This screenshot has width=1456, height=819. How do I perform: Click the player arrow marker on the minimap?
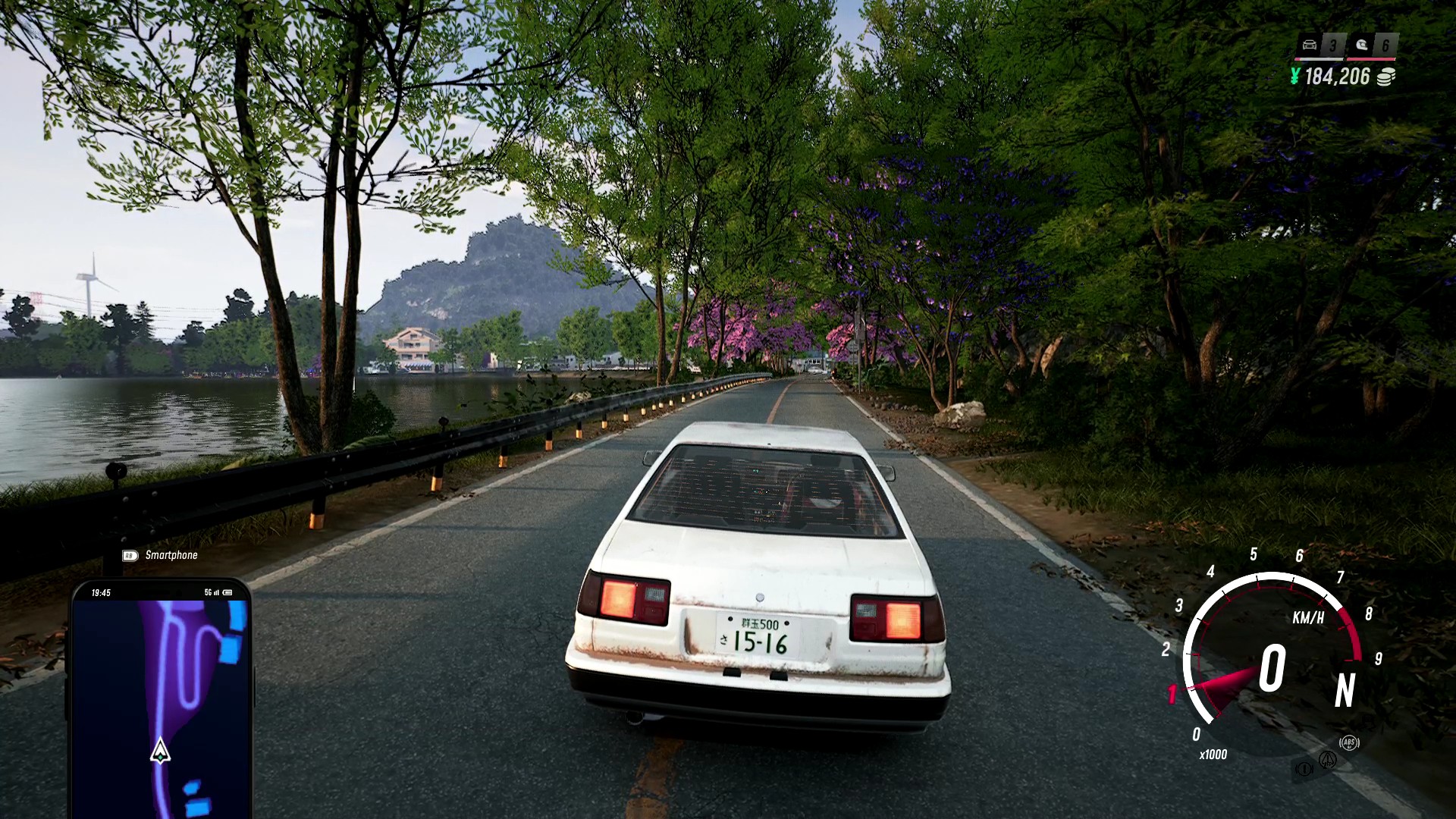160,751
